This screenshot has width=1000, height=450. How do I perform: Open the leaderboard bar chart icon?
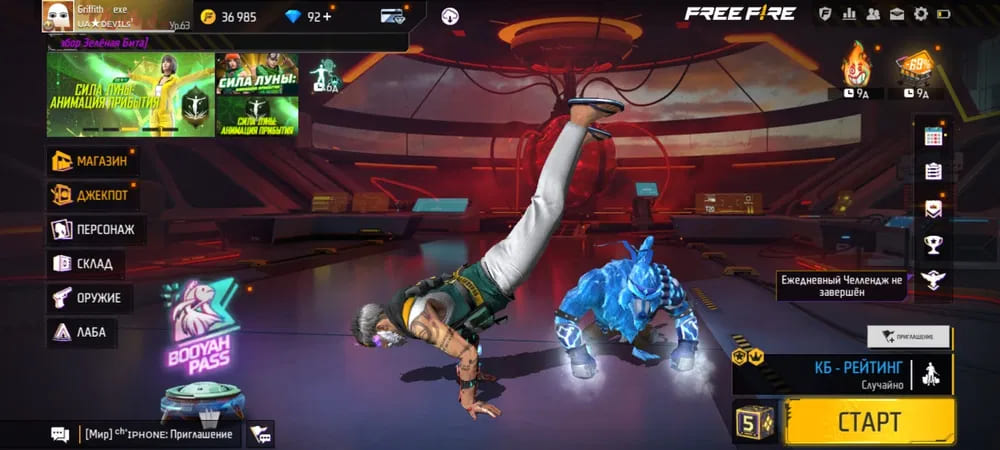pos(850,14)
